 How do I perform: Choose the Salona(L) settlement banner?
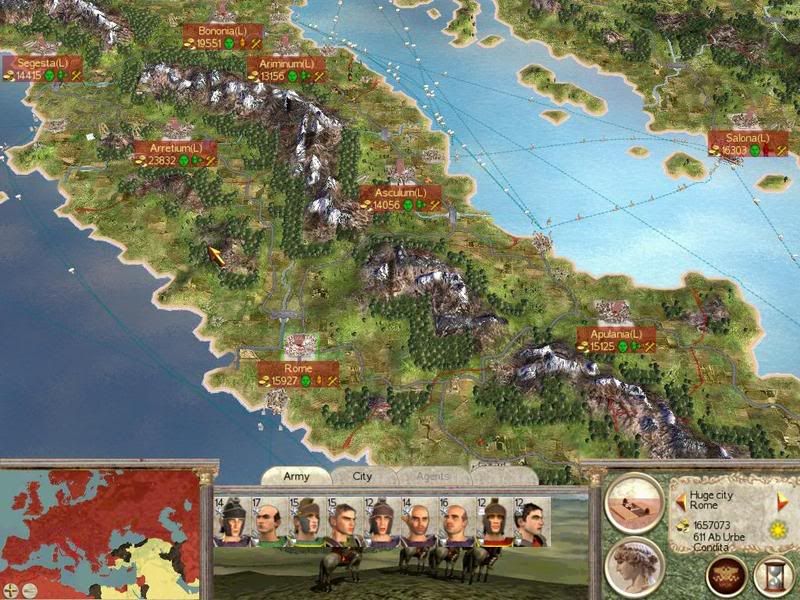click(x=748, y=144)
